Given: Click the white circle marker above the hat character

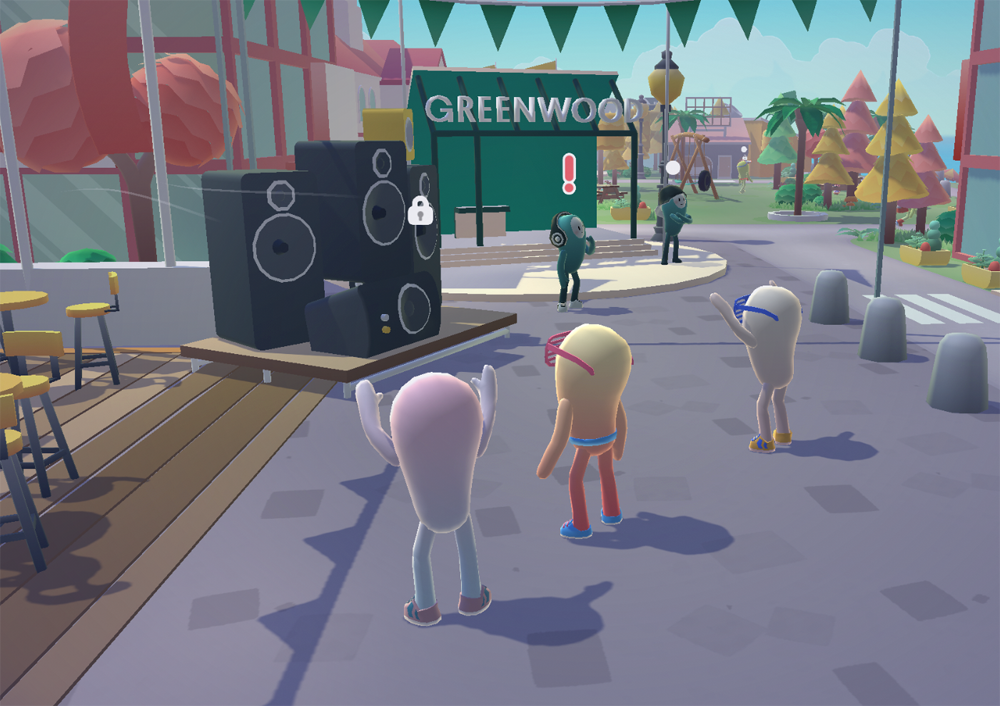Looking at the screenshot, I should click(x=673, y=167).
